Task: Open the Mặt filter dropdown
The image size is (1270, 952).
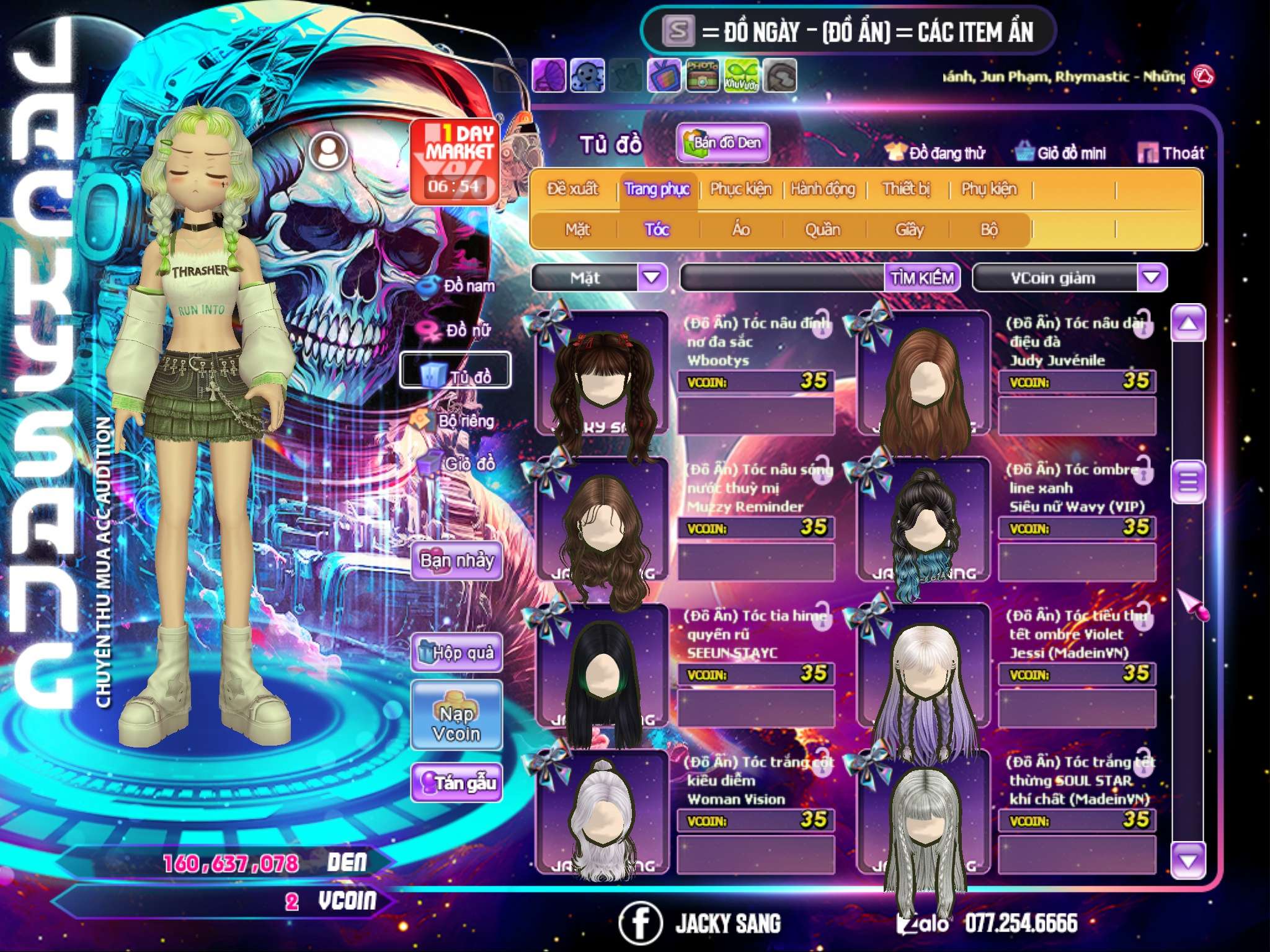Action: [x=652, y=278]
